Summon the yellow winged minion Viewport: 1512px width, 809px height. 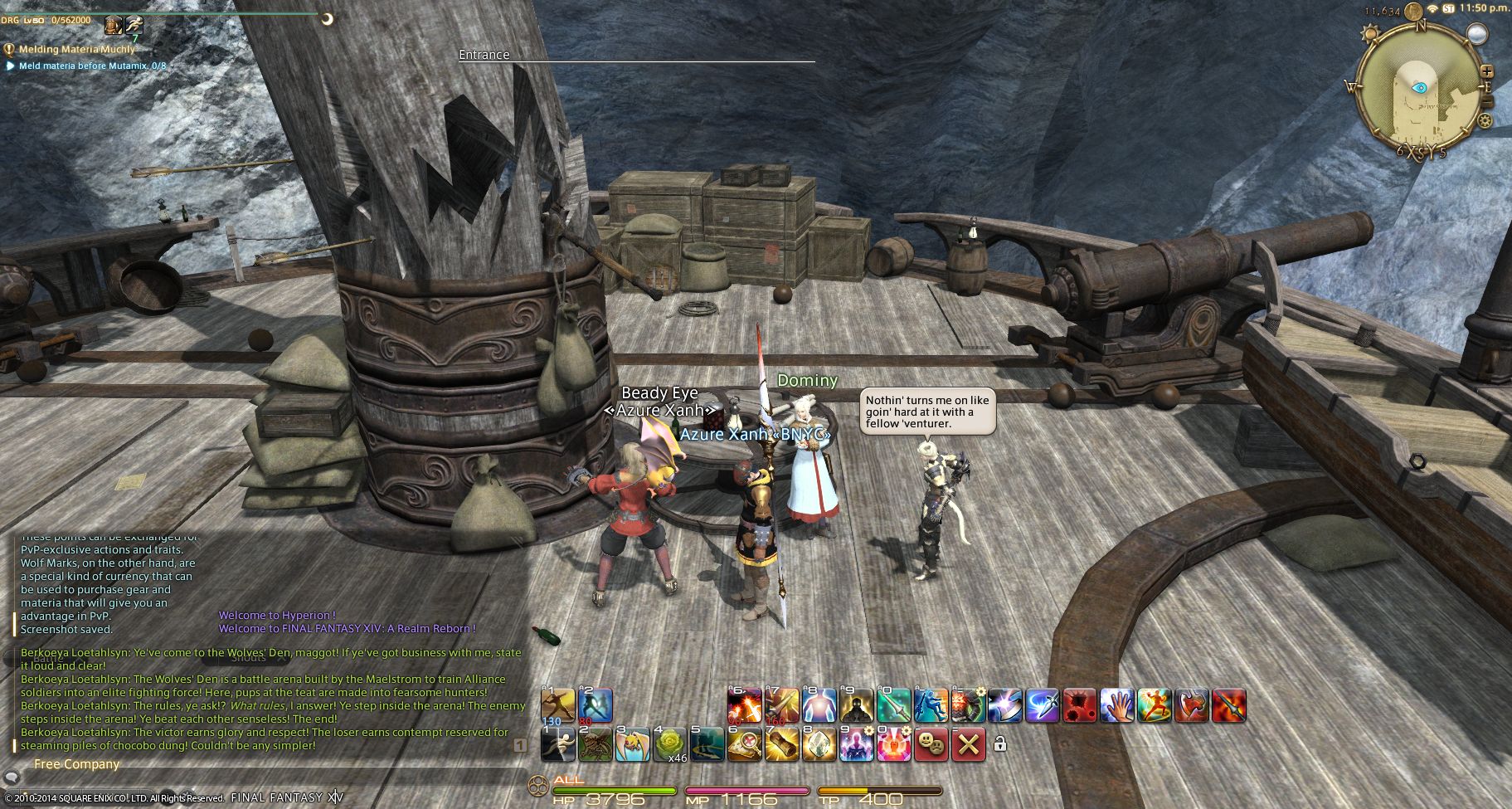pos(633,745)
